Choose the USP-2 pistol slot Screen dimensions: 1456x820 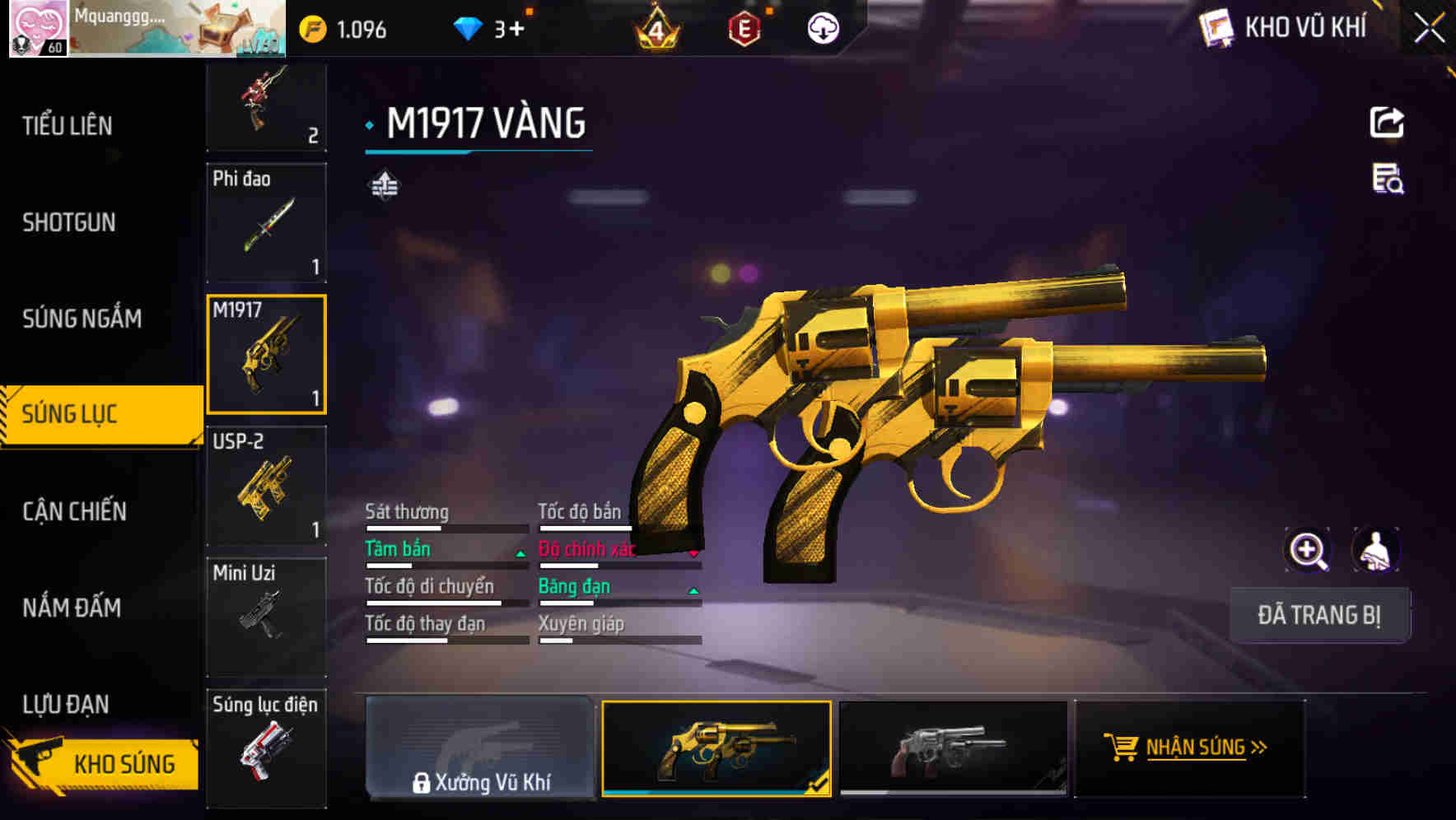tap(266, 486)
